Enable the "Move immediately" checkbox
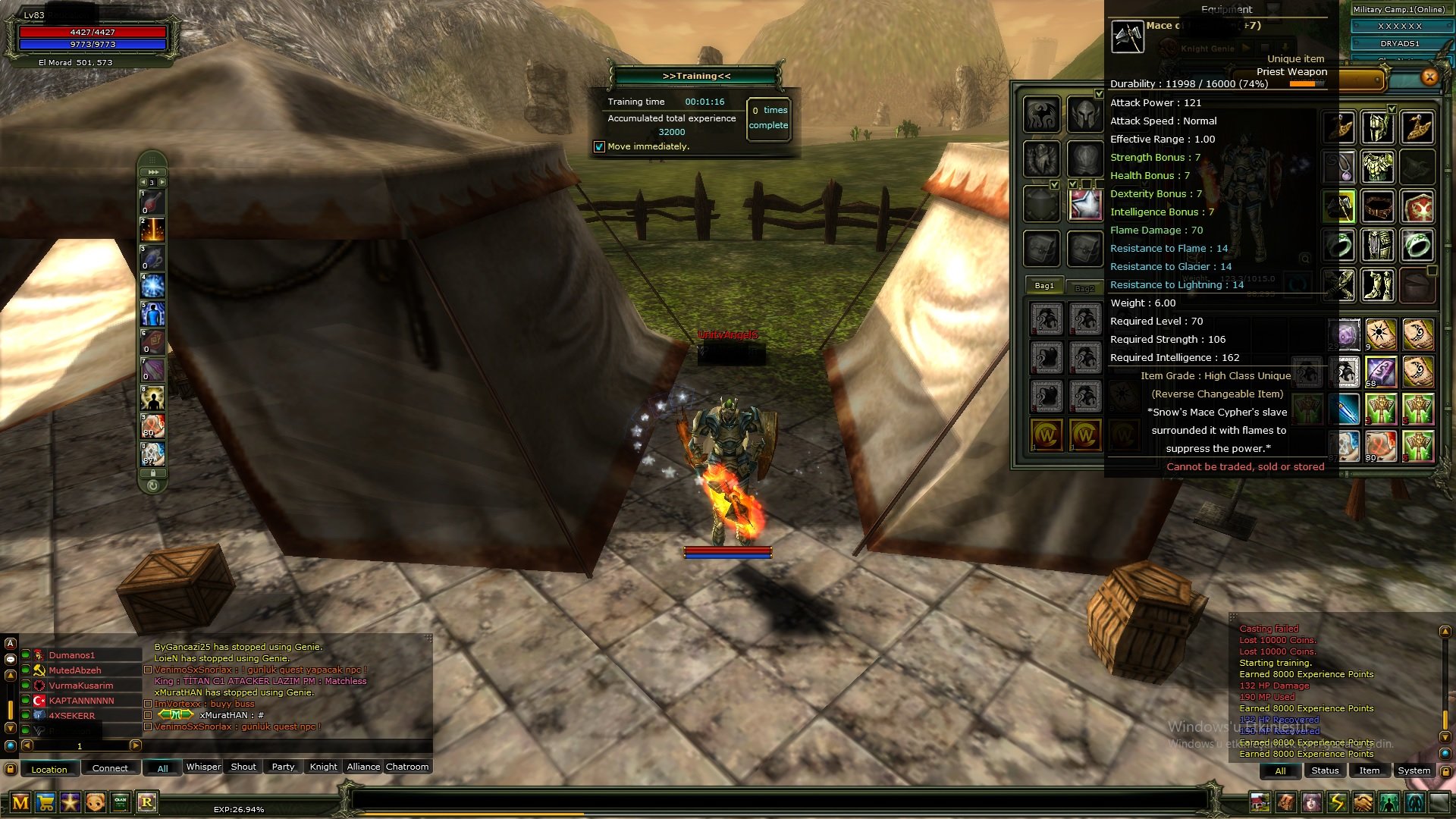 599,146
